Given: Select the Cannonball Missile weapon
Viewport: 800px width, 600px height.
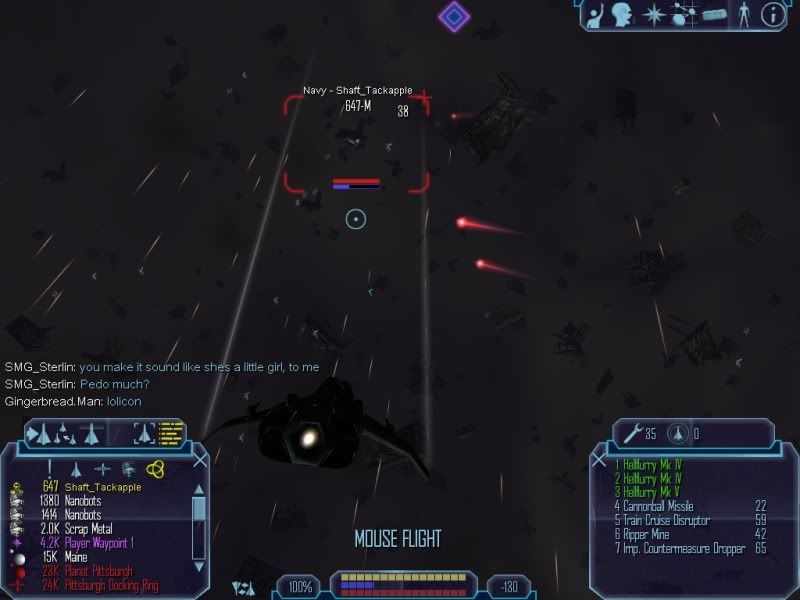Looking at the screenshot, I should 656,506.
